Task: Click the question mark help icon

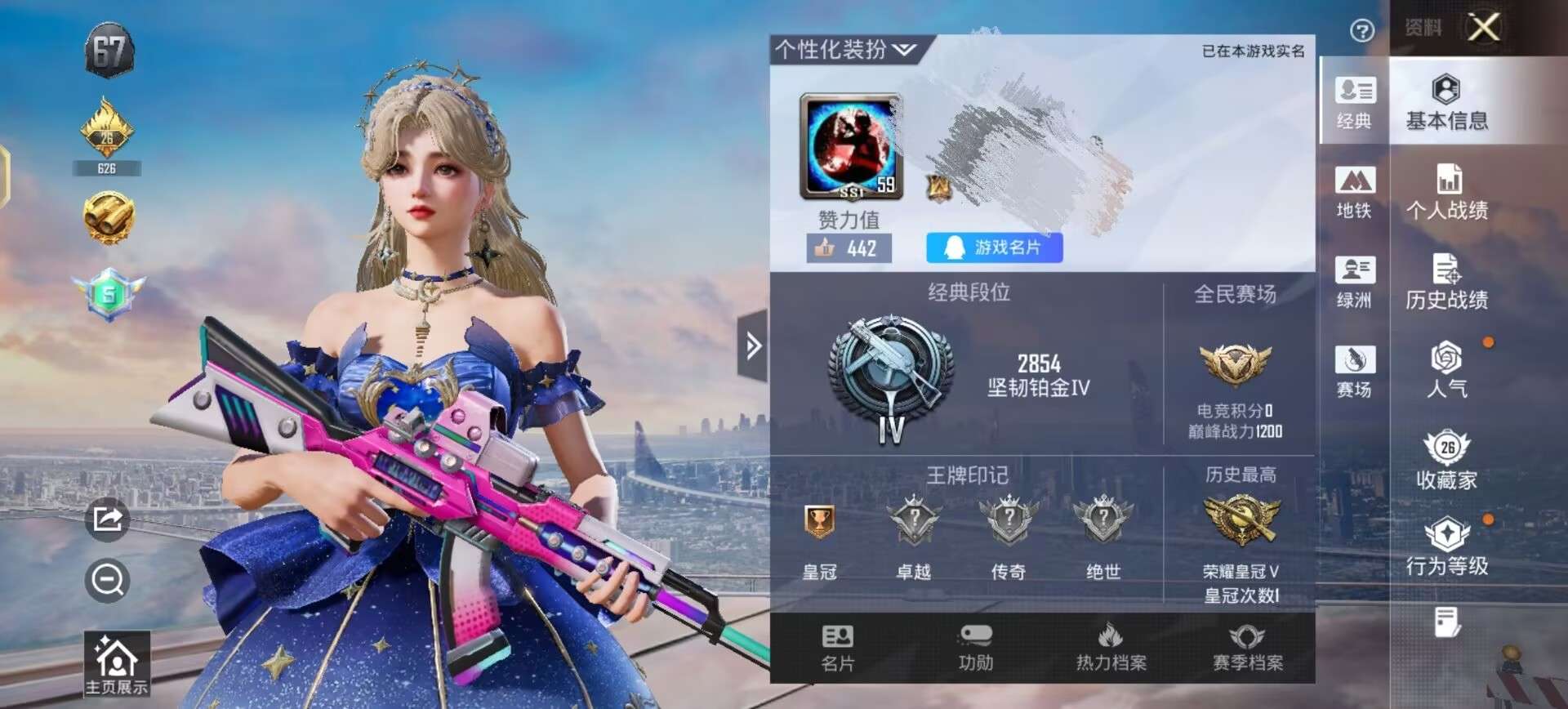Action: pos(1361,31)
